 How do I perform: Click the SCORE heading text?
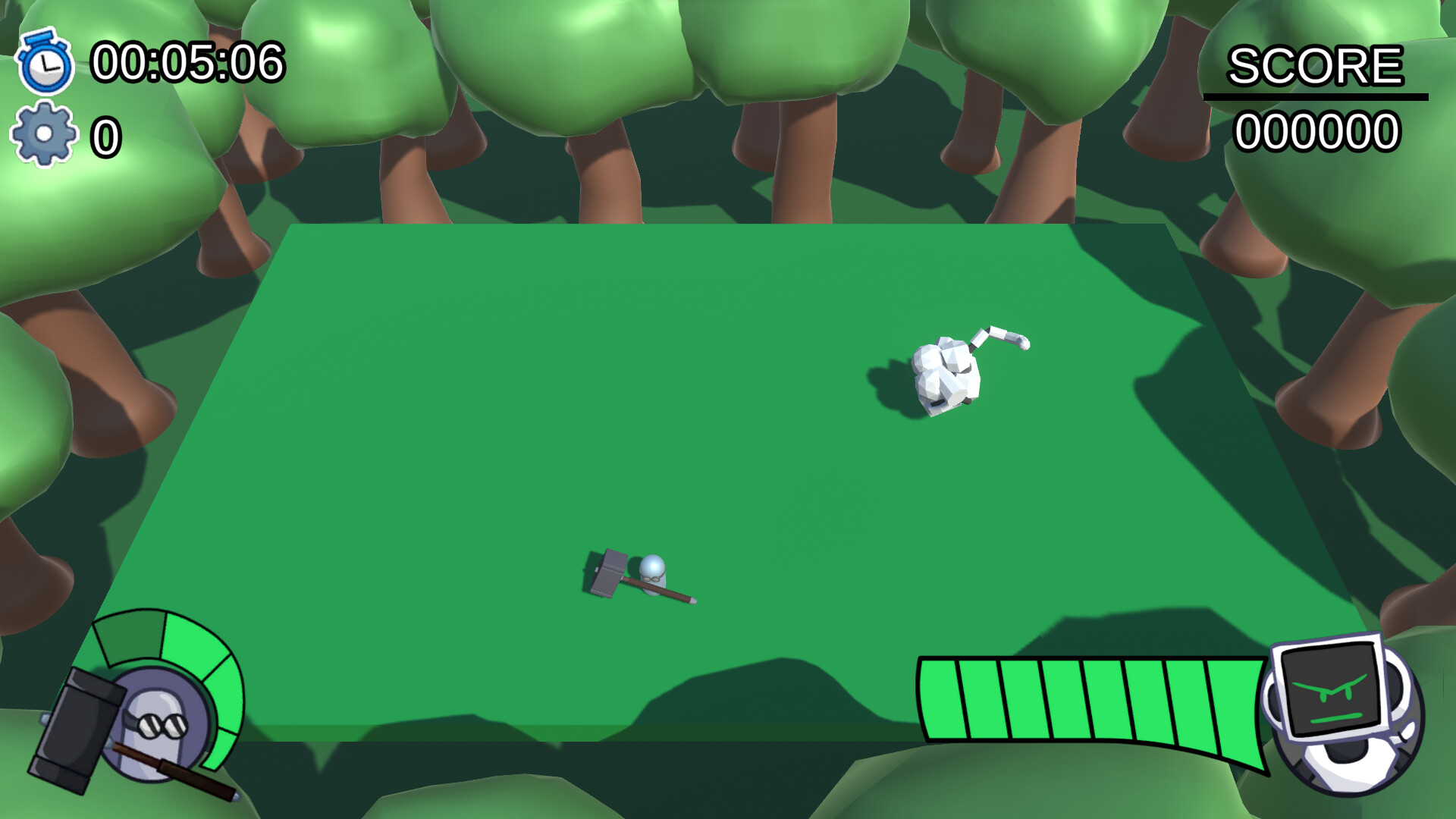click(1316, 67)
